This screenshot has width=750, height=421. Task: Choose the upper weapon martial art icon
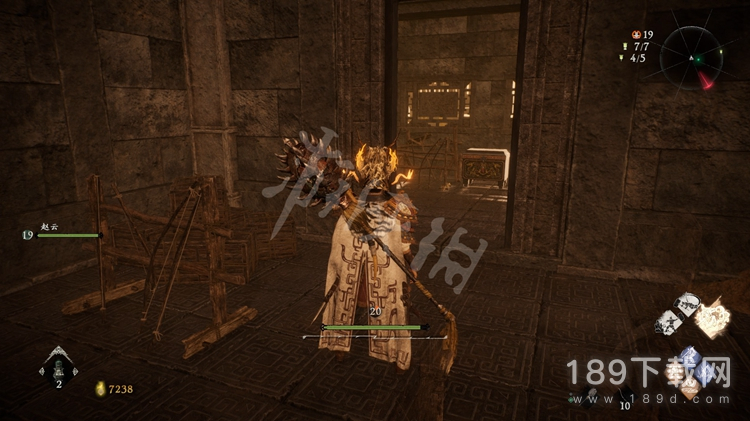pos(686,305)
